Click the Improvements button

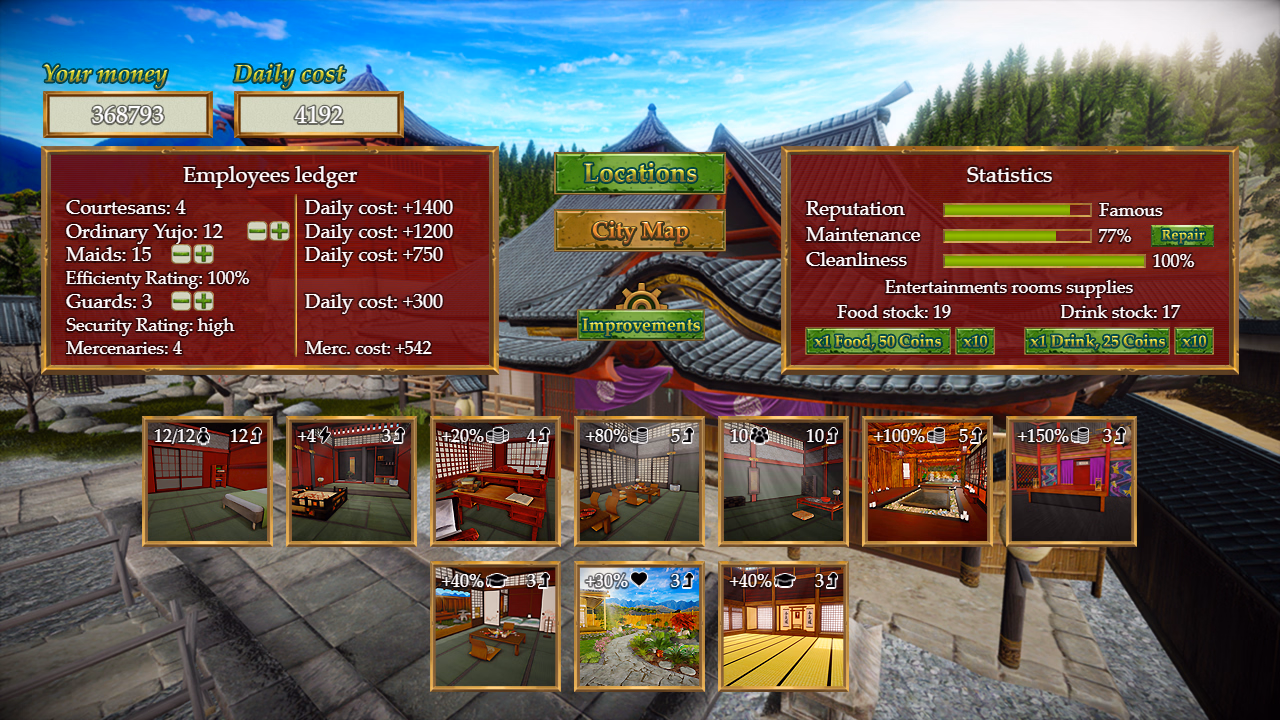click(x=640, y=325)
